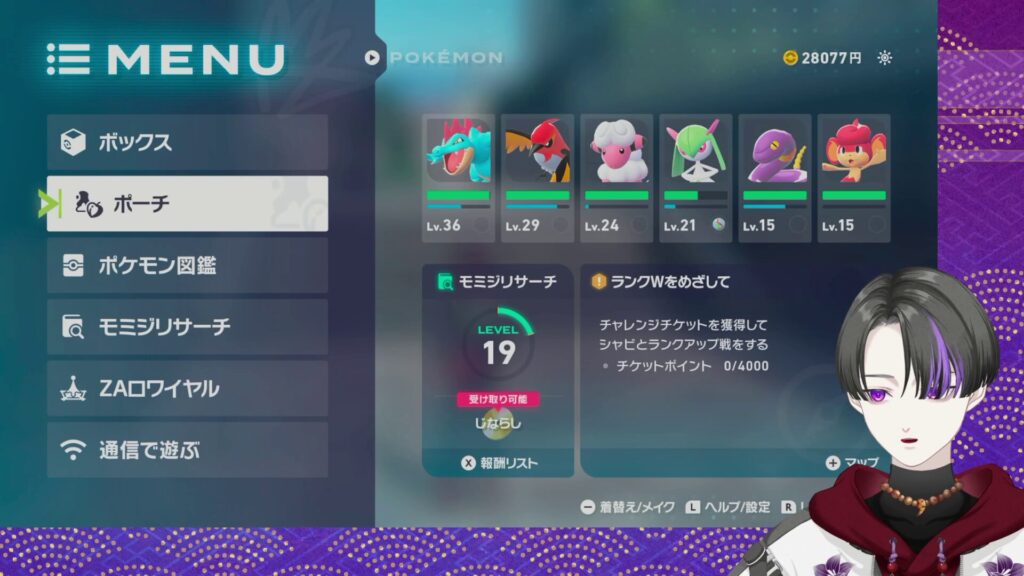Choose the モミジリサーチ menu entry

pyautogui.click(x=187, y=327)
